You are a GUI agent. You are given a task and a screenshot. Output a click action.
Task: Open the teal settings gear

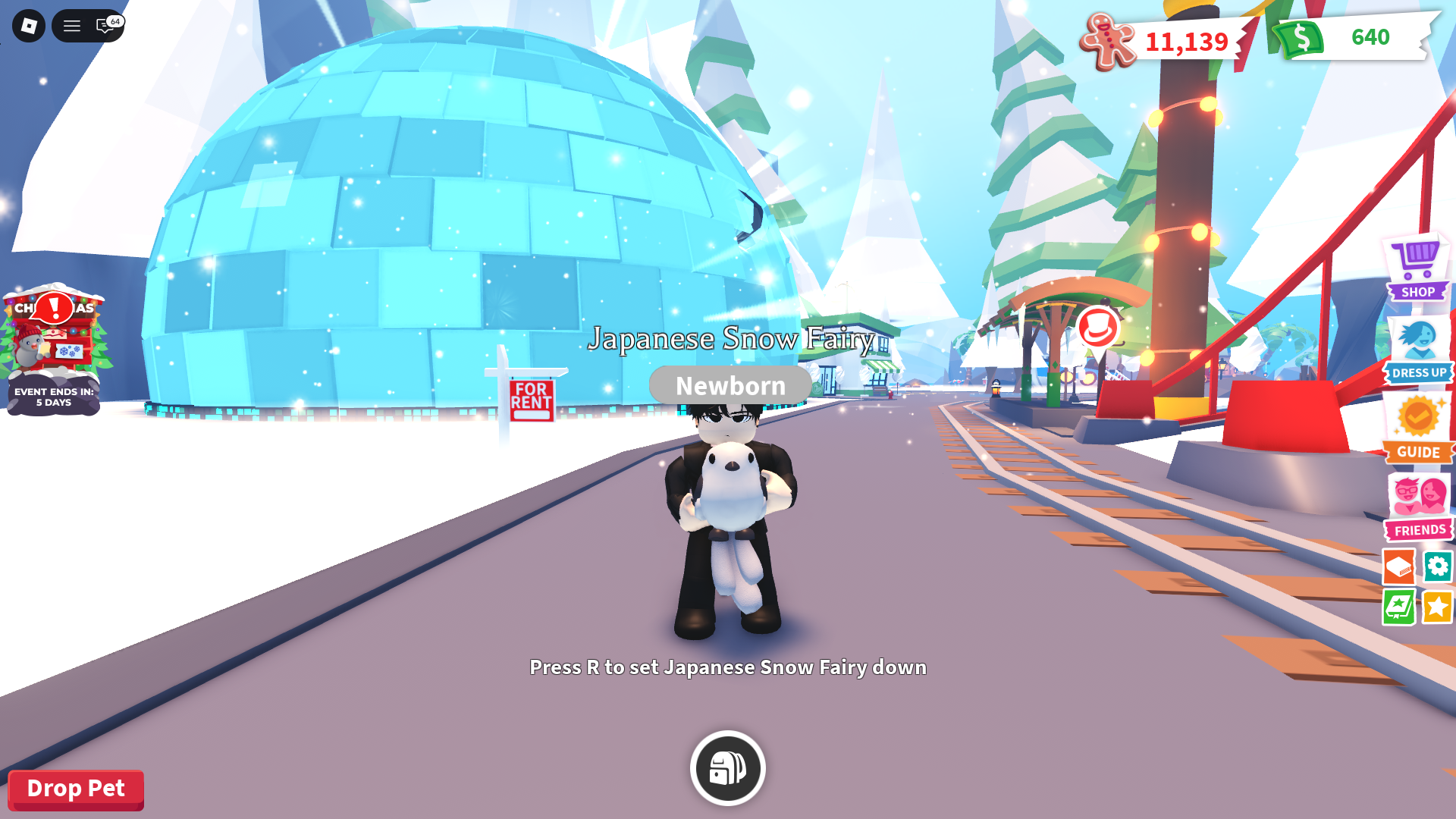pos(1438,566)
